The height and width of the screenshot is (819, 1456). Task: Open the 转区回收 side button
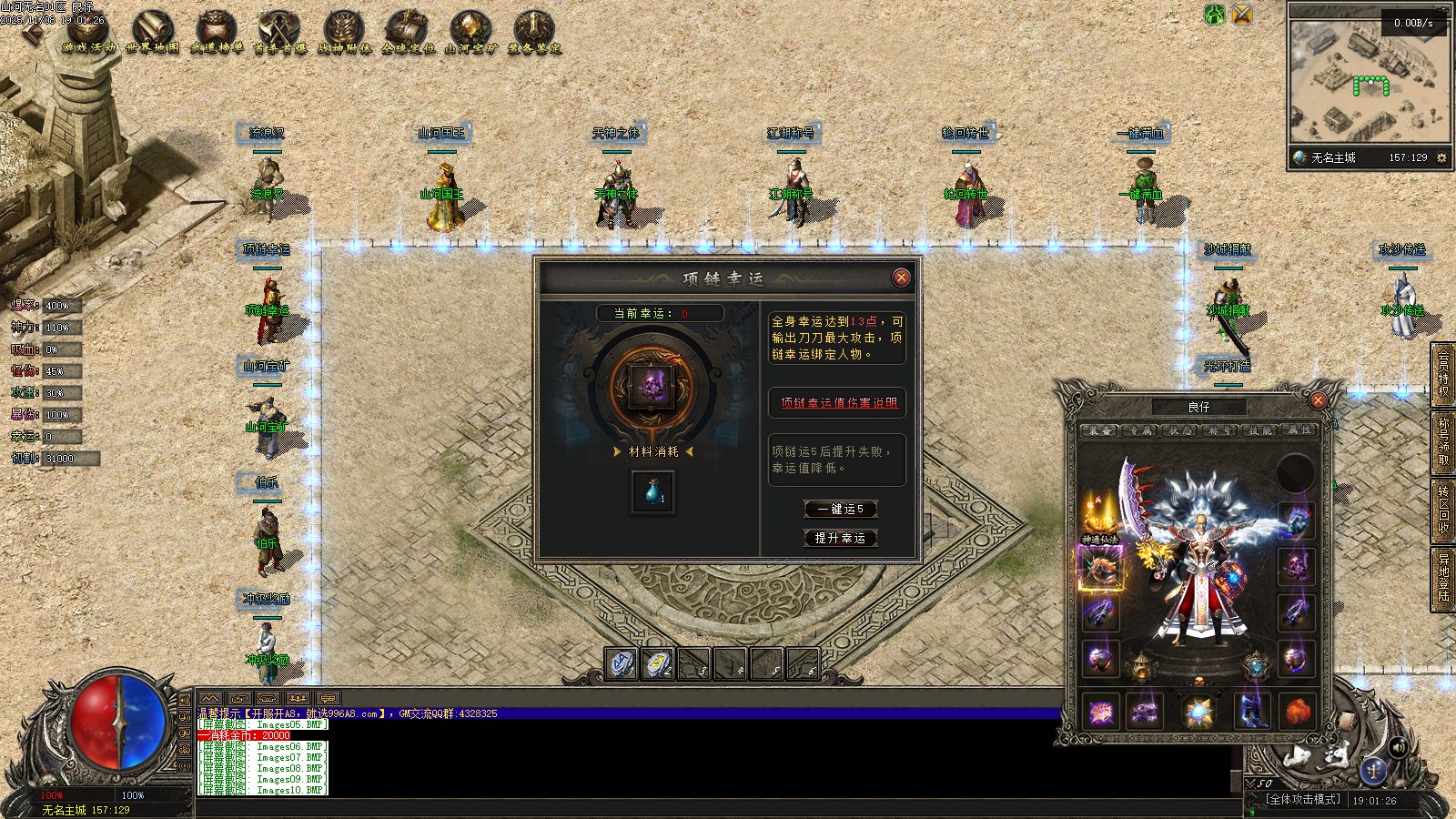point(1443,510)
